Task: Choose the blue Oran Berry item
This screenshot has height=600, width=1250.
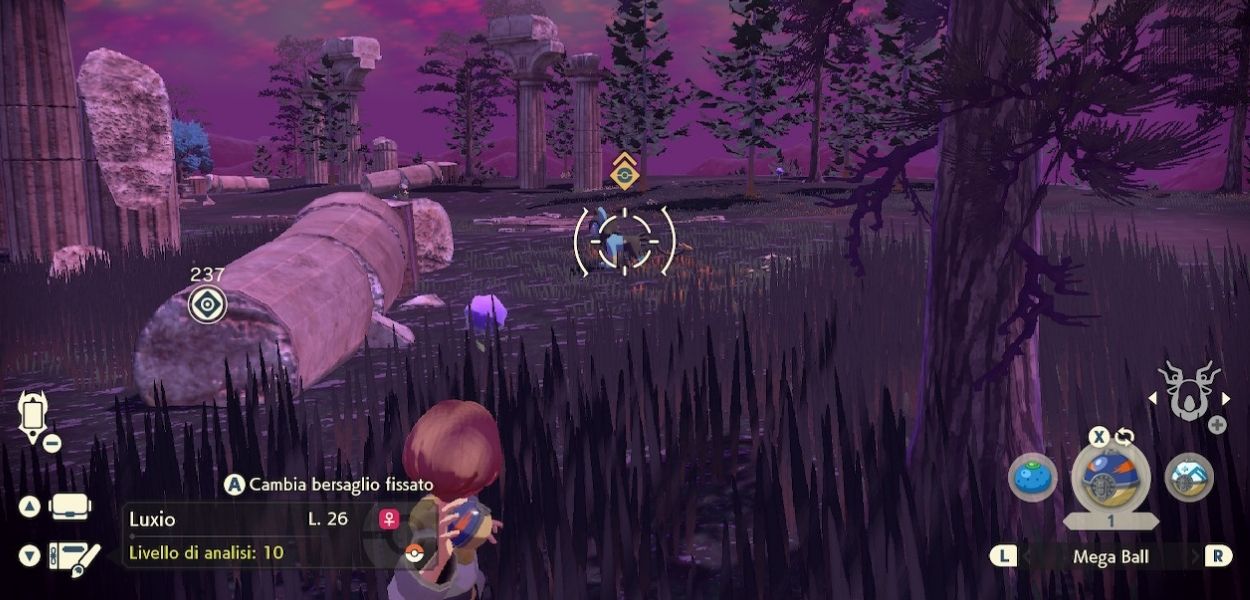Action: [x=1031, y=478]
